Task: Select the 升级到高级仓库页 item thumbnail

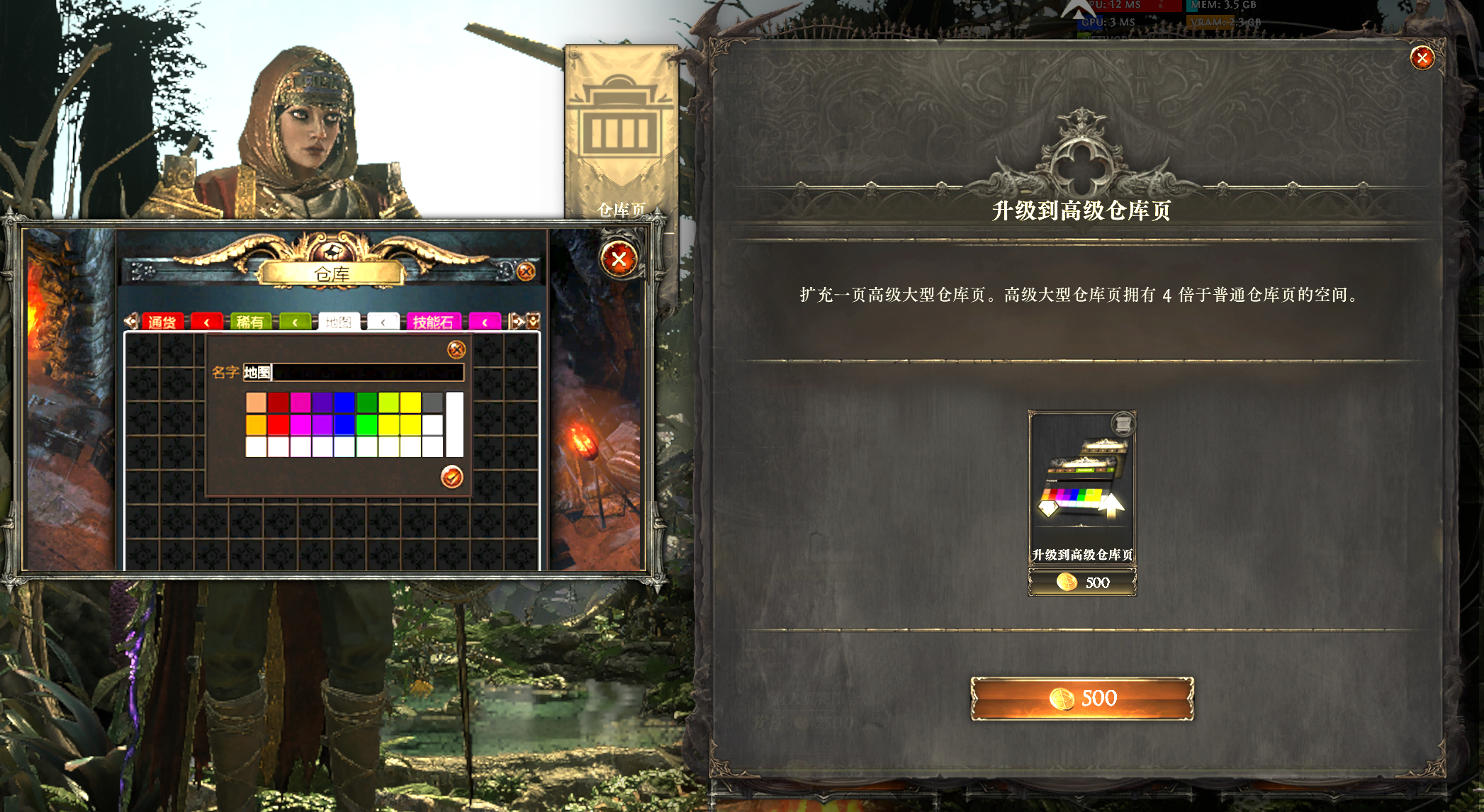Action: [1082, 487]
